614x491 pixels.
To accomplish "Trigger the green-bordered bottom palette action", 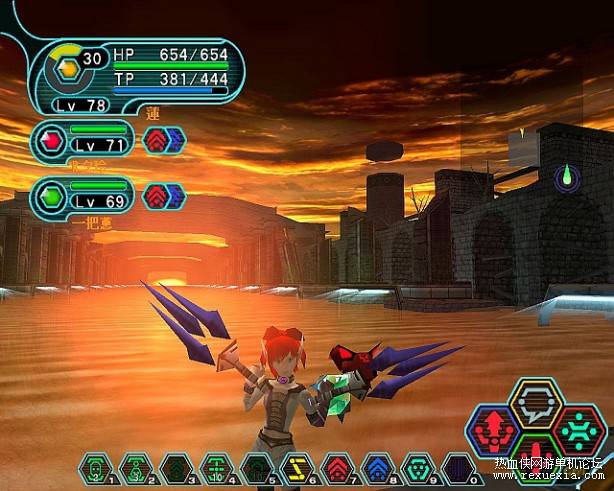I will point(536,454).
